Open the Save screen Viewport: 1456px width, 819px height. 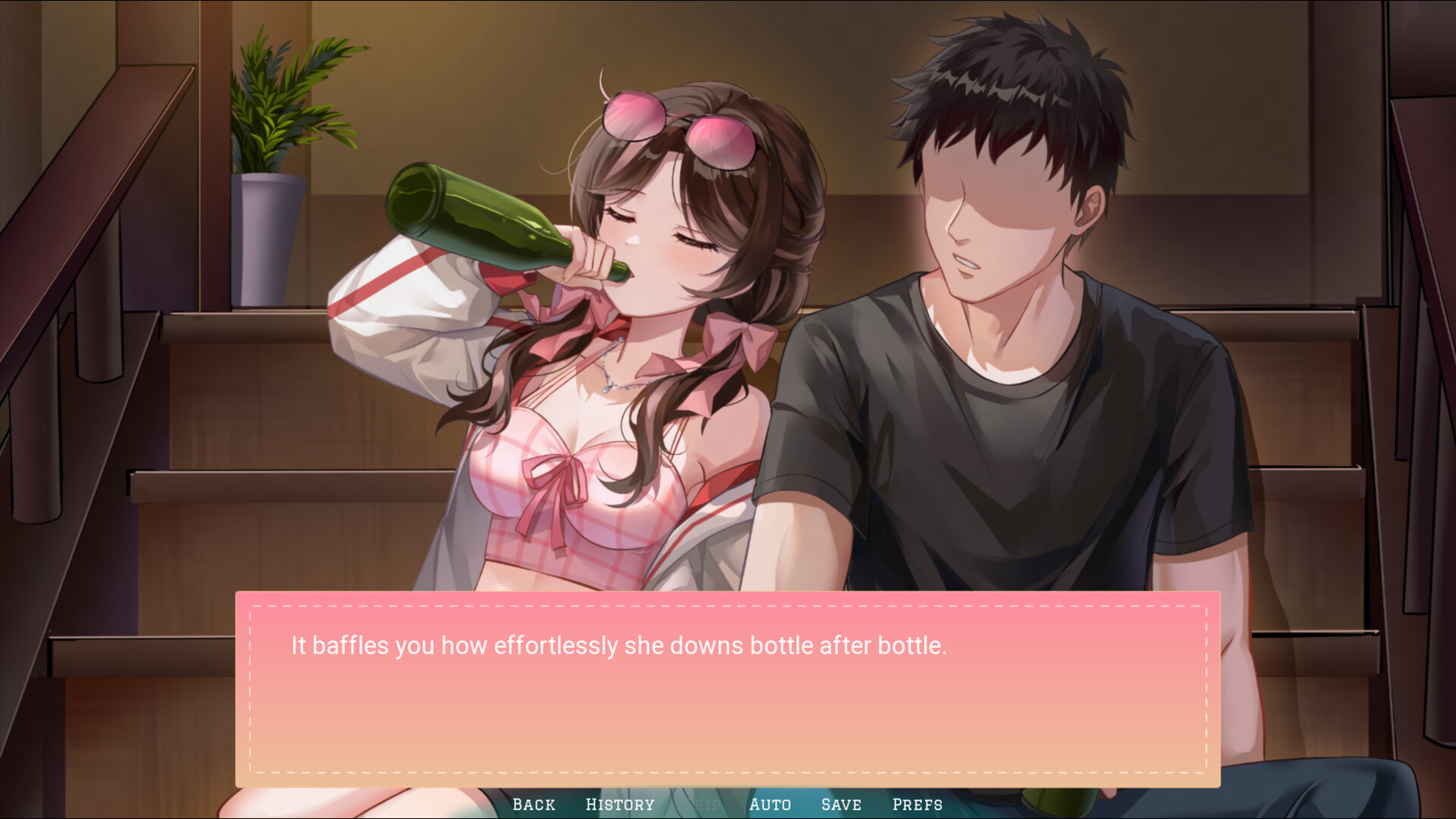pyautogui.click(x=842, y=805)
